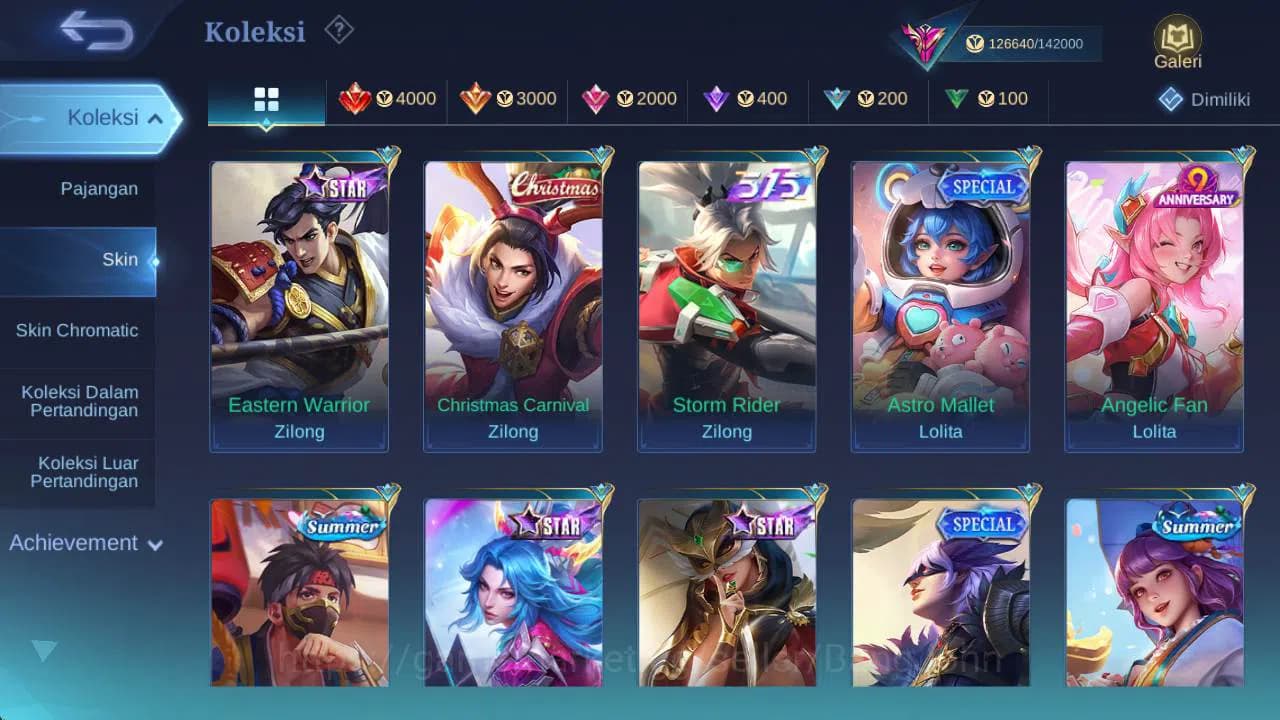Open Koleksi Dalam Pertandingan

pos(78,401)
